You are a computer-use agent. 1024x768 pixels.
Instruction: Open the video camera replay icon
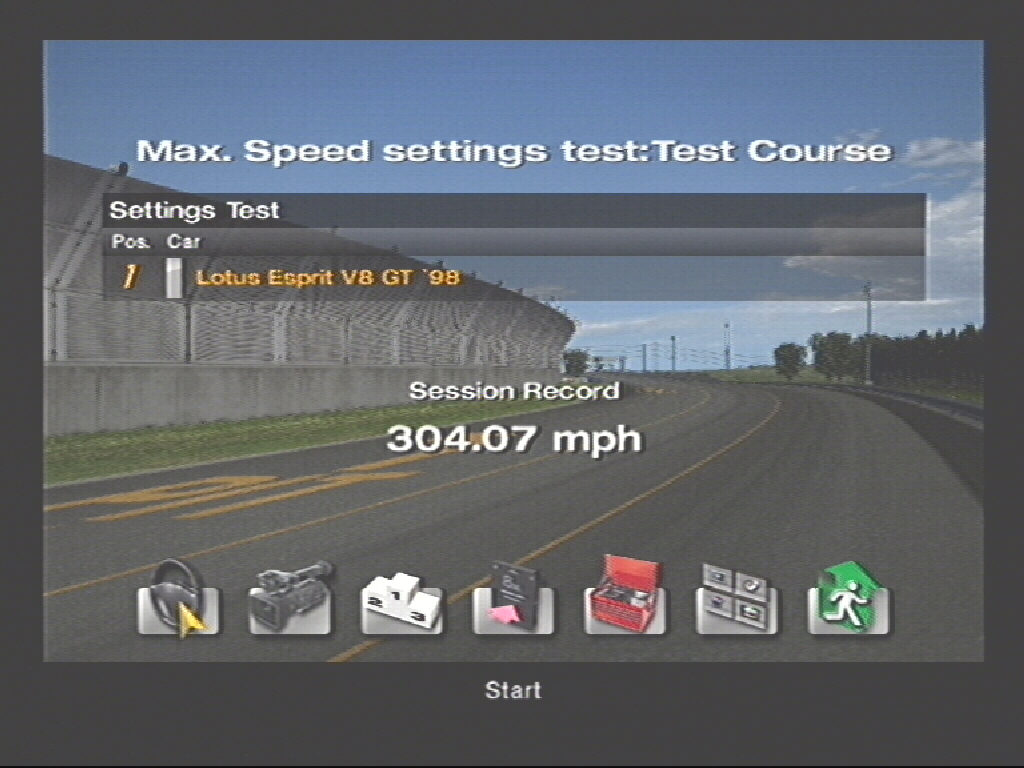click(x=290, y=599)
